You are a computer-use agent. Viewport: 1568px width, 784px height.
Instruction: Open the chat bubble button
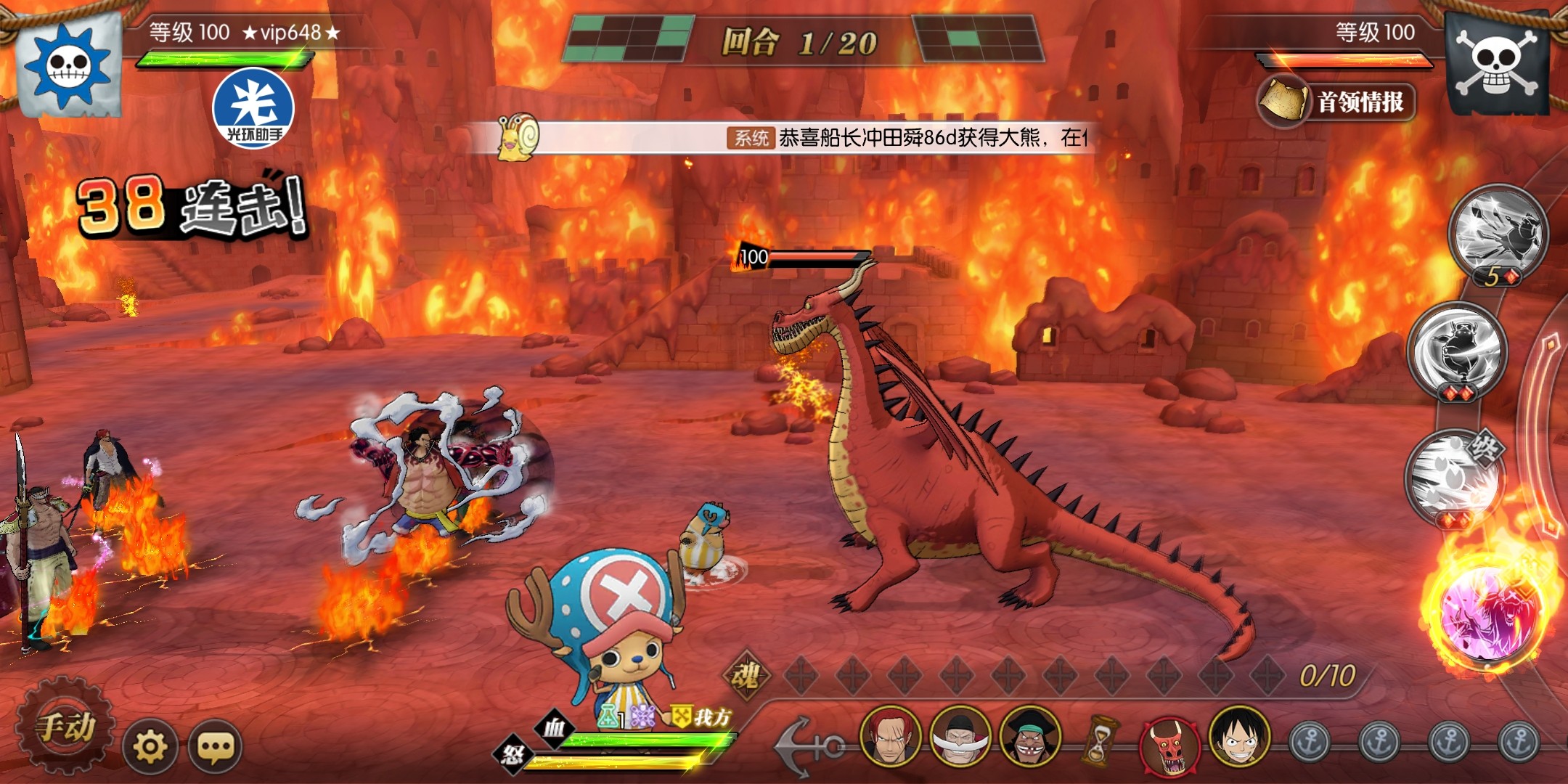point(216,746)
